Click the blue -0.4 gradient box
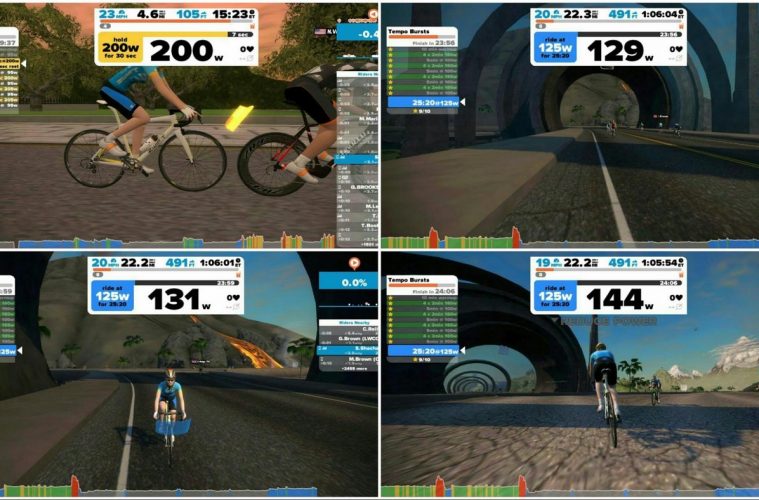Viewport: 759px width, 500px height. [356, 31]
